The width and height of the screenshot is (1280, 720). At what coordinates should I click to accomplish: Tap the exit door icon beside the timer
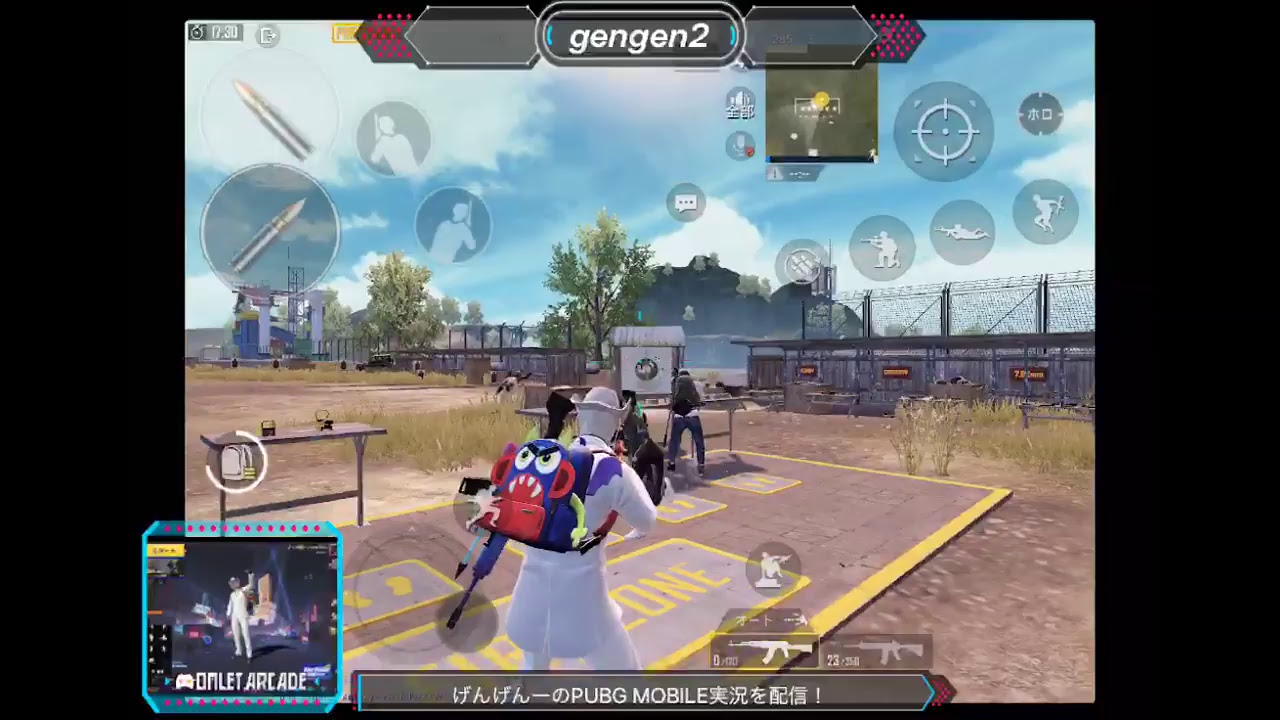[267, 35]
